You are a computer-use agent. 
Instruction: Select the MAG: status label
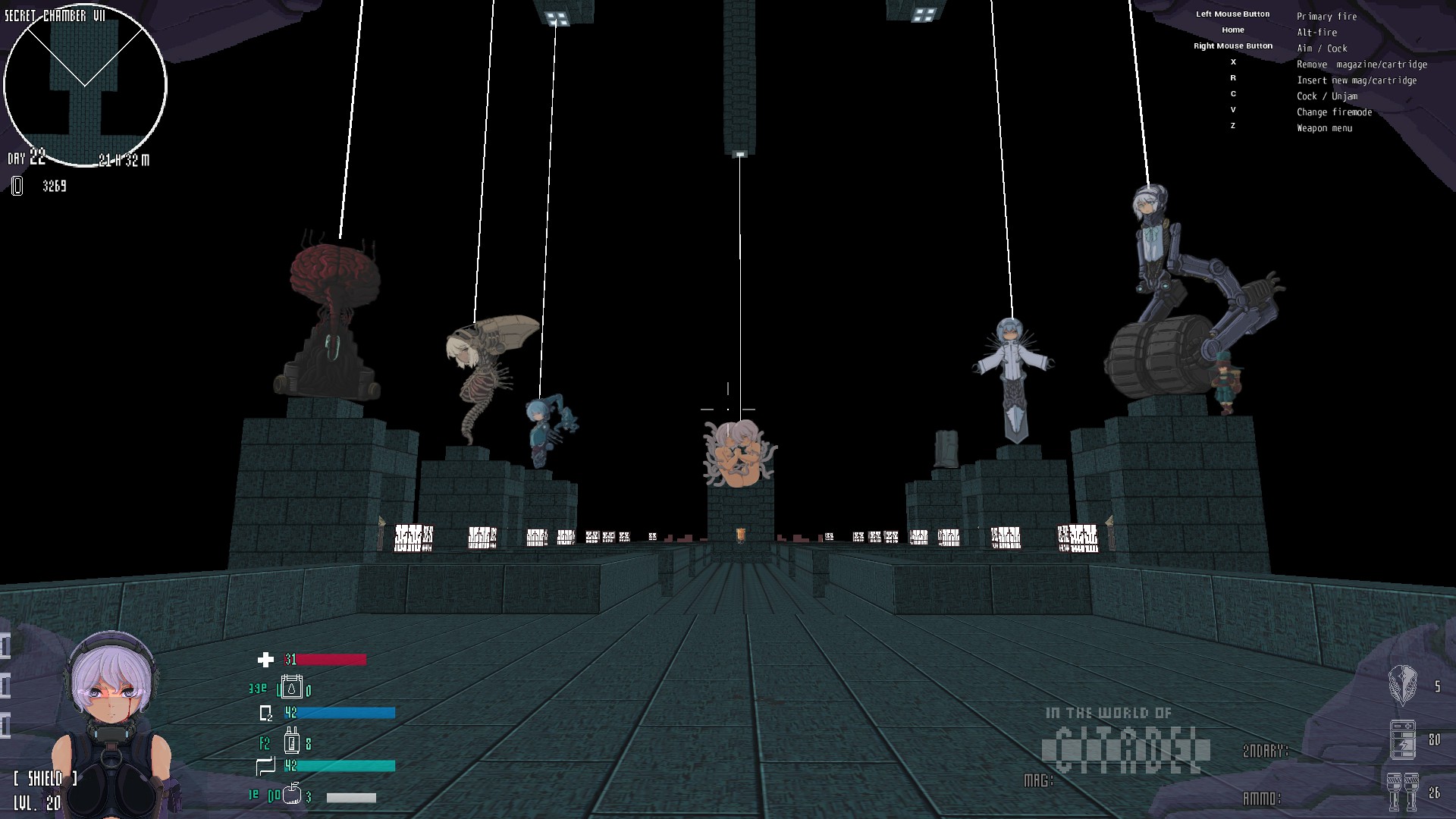[1040, 779]
